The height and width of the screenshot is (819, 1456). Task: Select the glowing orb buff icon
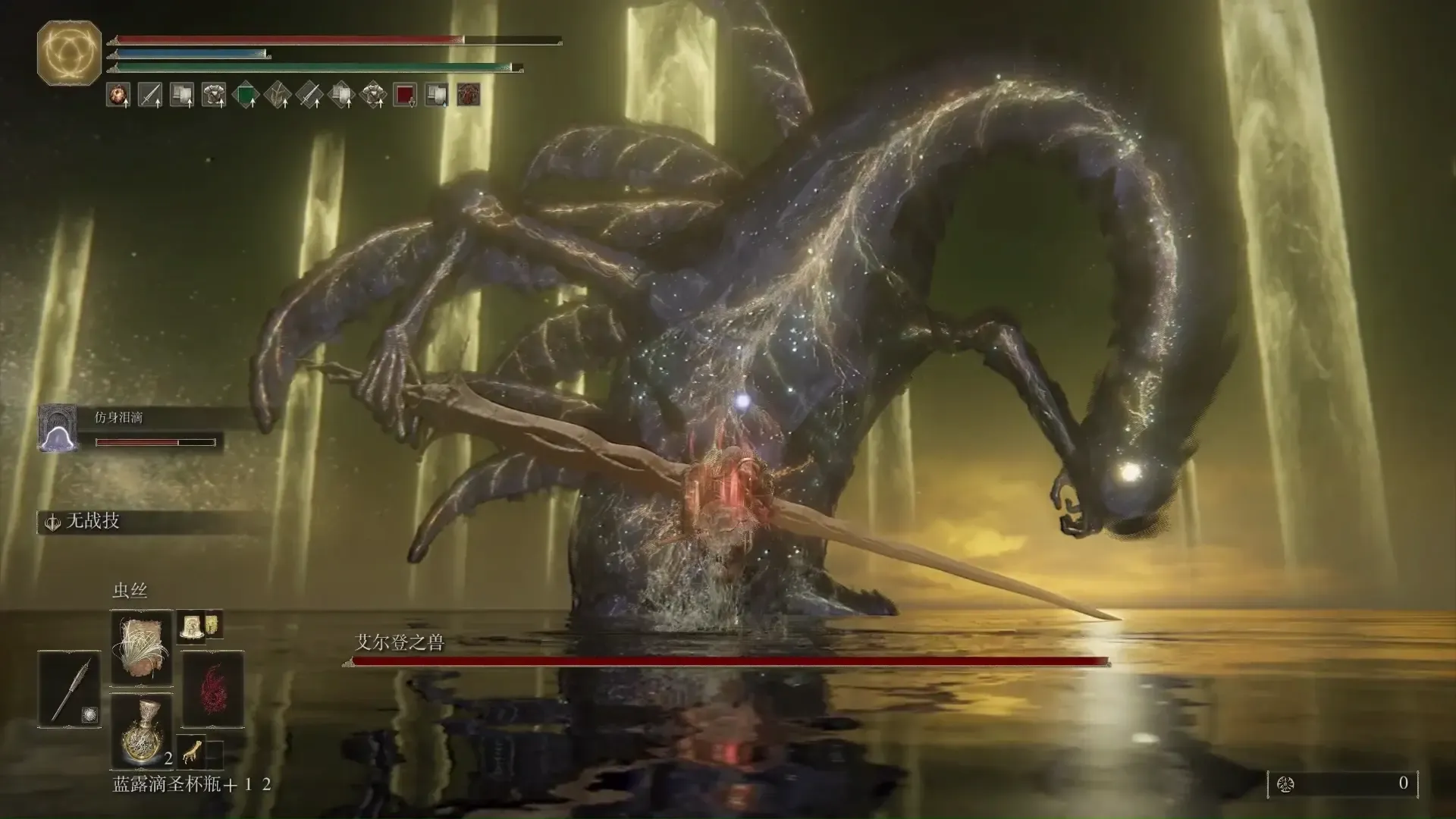pos(118,95)
